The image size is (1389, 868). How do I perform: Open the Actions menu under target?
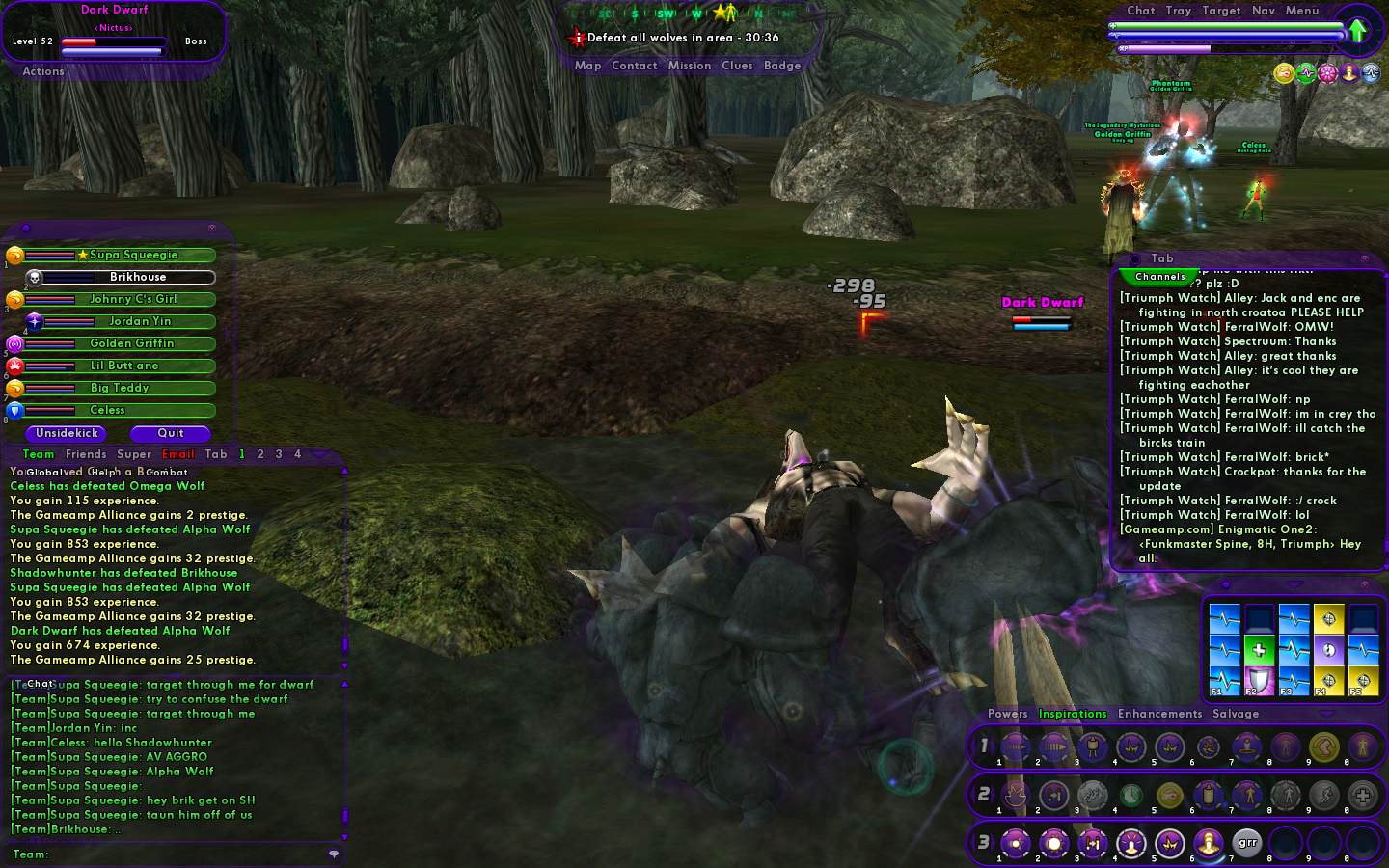pyautogui.click(x=43, y=71)
